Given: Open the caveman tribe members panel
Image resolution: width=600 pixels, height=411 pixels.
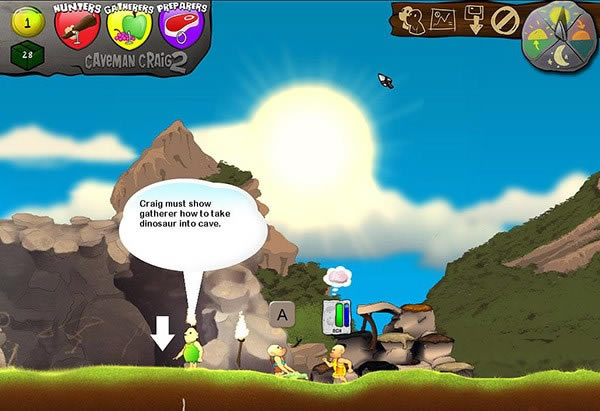Looking at the screenshot, I should tap(410, 19).
